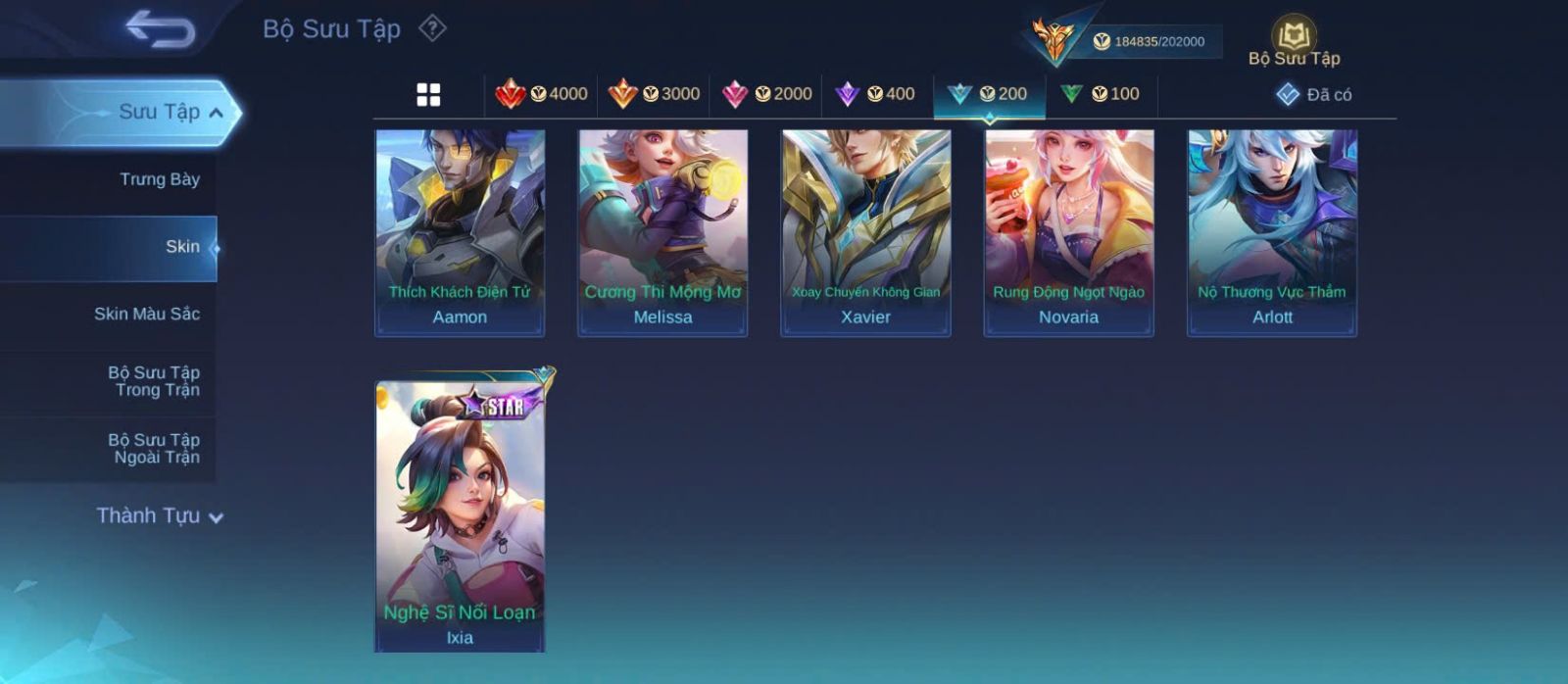View Ixia Nghệ Sĩ Nổi Loạn skin
This screenshot has height=684, width=1568.
[x=460, y=514]
